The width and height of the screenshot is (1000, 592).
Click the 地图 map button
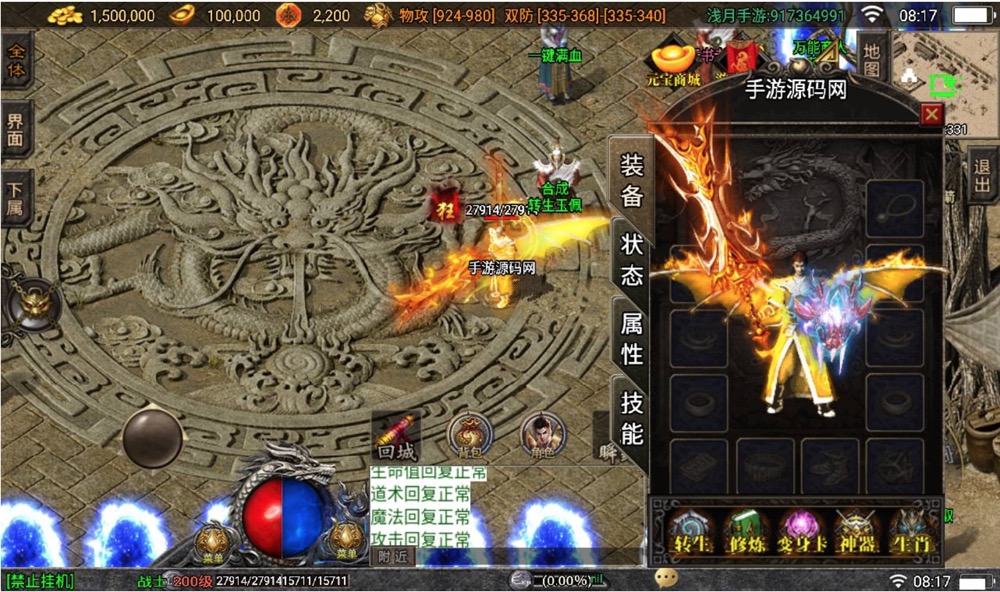[x=872, y=59]
